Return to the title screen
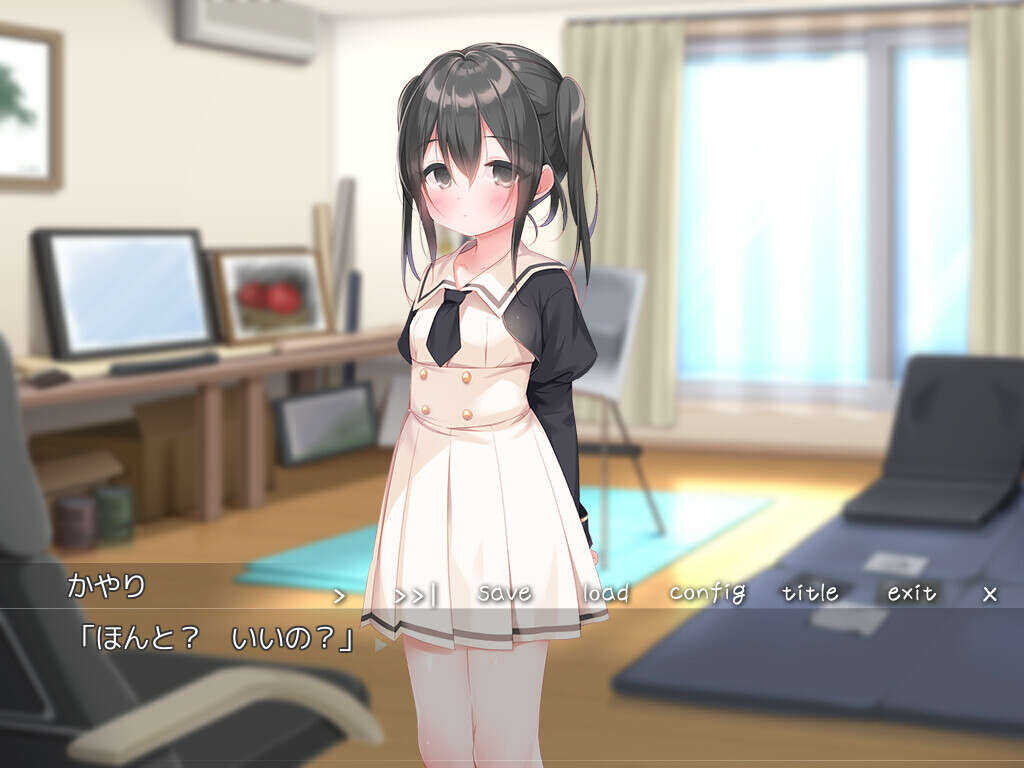This screenshot has width=1024, height=768. point(810,593)
